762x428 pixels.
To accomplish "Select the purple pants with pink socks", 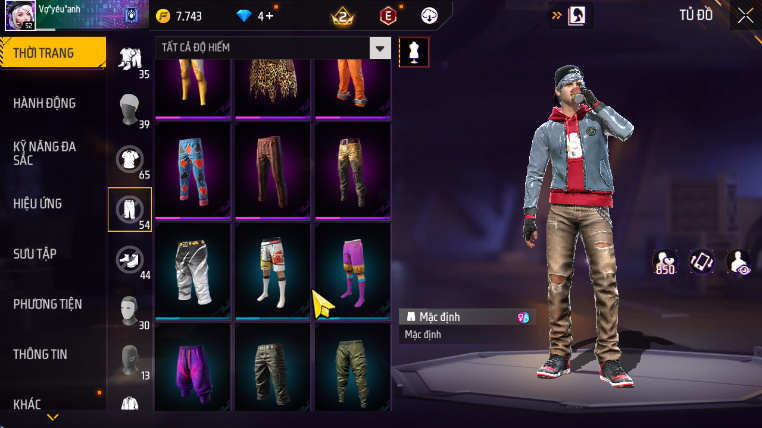I will tap(352, 268).
